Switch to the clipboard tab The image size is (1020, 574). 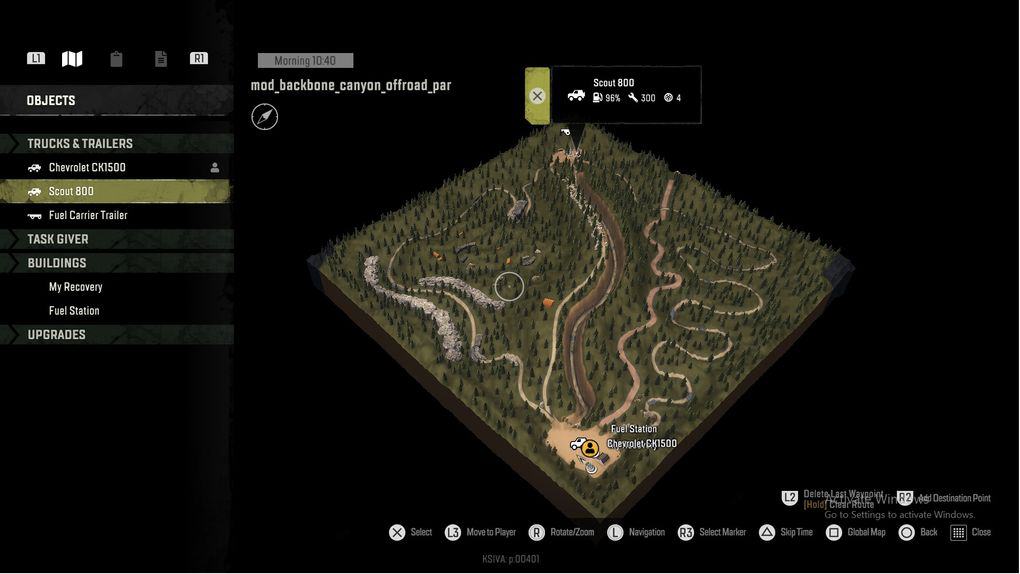coord(116,59)
